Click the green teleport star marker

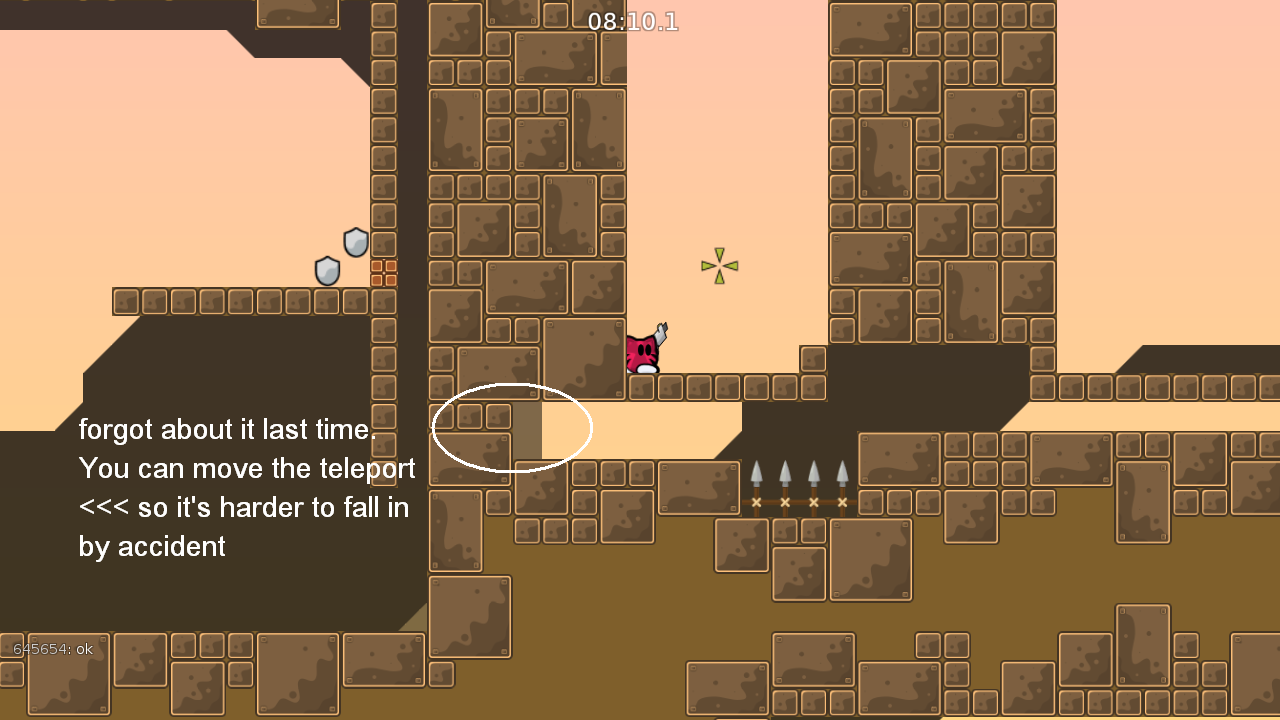click(x=719, y=266)
